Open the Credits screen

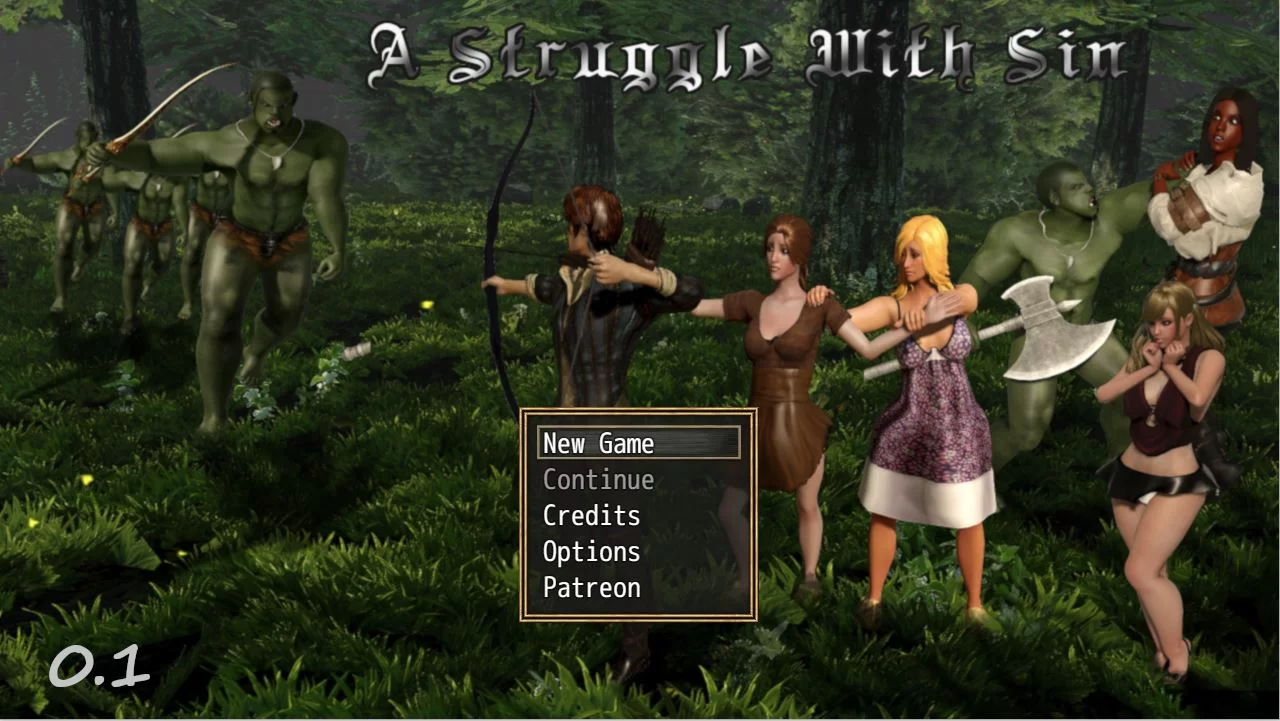tap(591, 516)
